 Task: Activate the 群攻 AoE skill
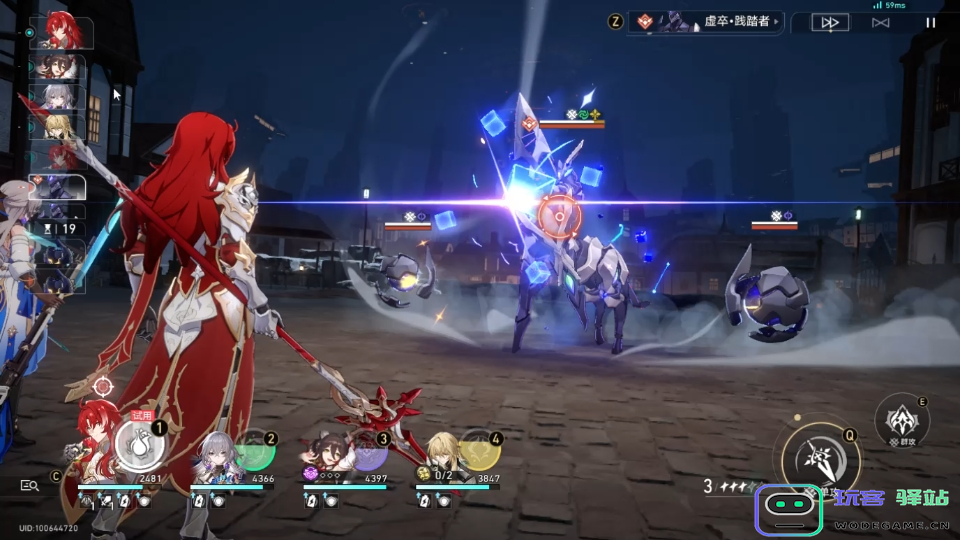pos(901,420)
